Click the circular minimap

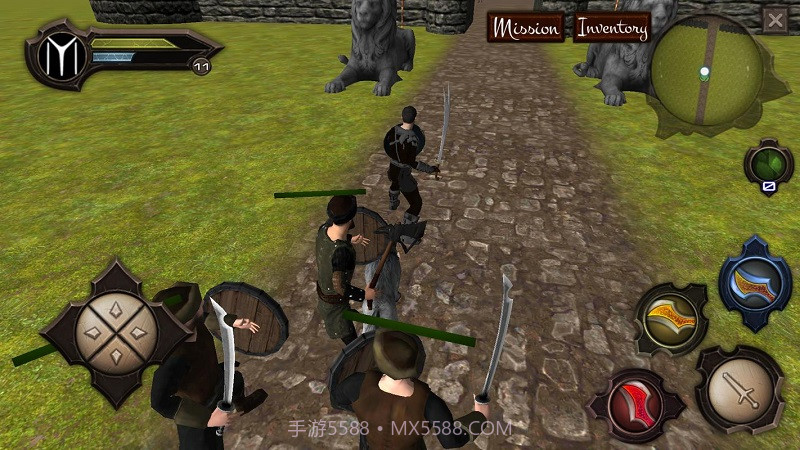704,70
